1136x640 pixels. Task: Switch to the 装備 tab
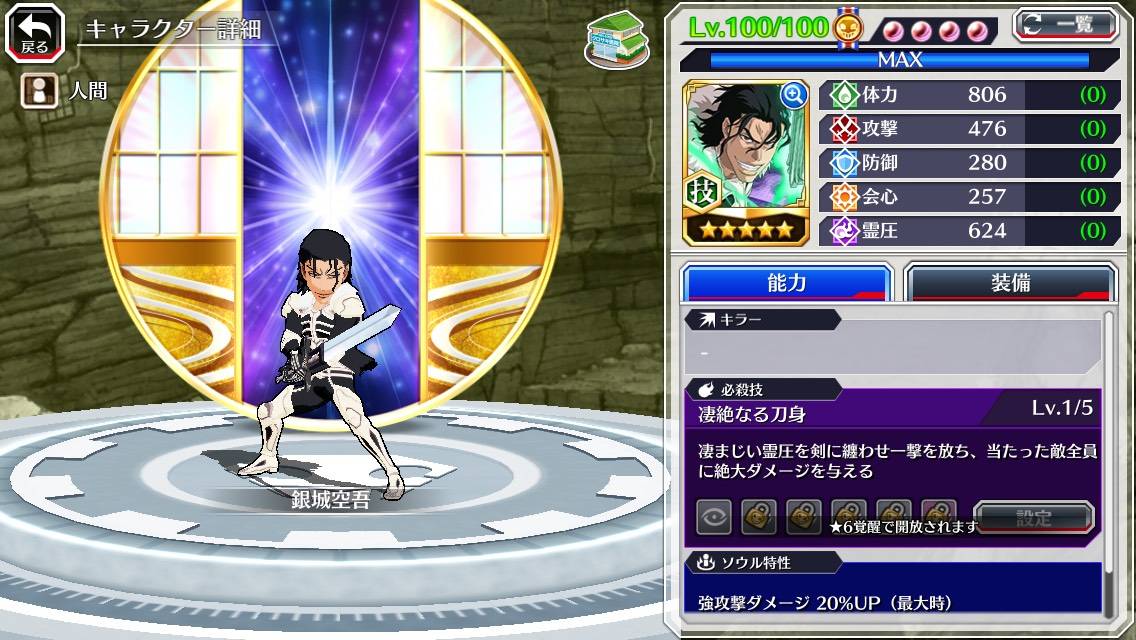click(x=1010, y=283)
